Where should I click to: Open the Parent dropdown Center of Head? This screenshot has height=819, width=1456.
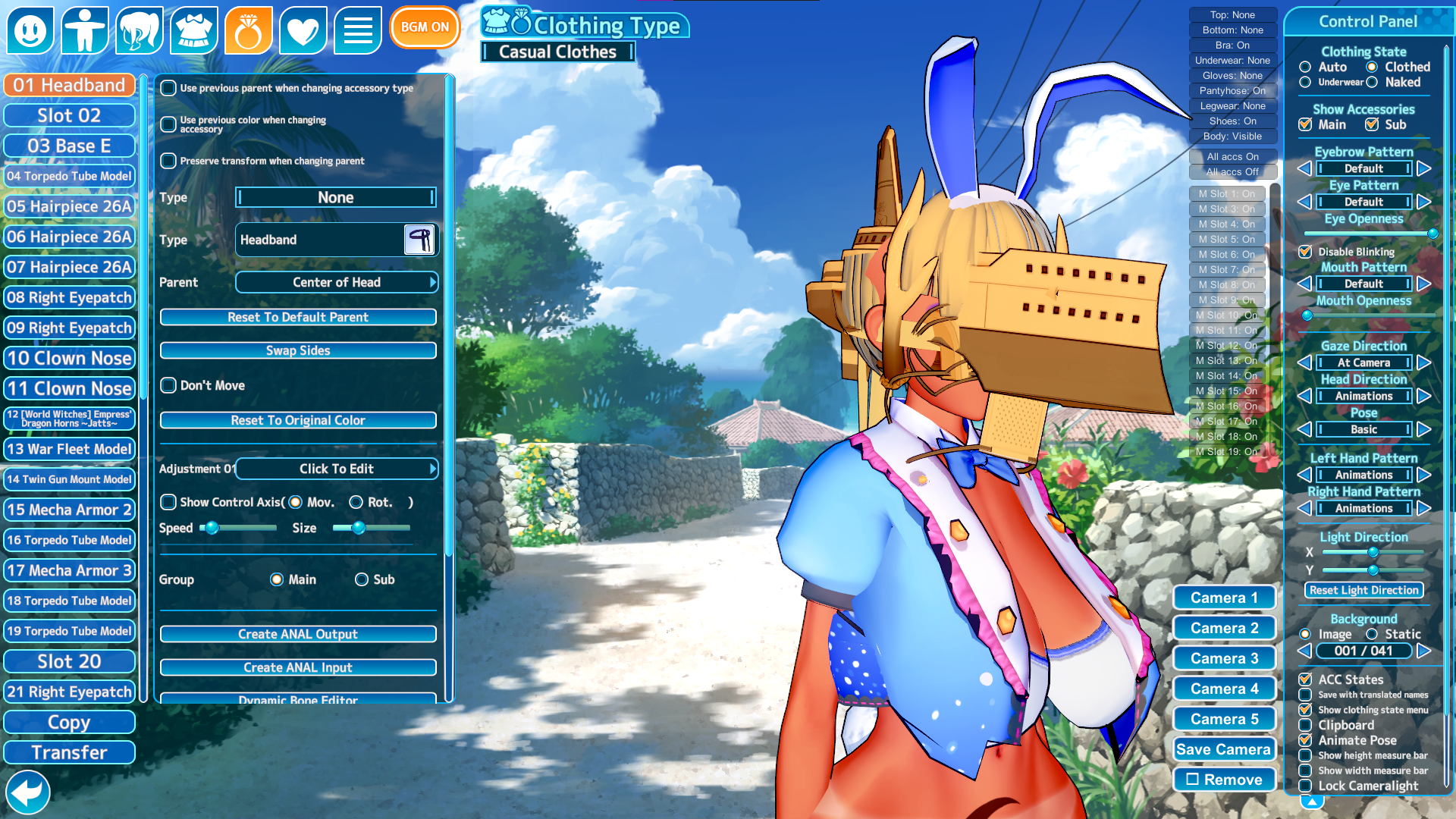click(337, 282)
